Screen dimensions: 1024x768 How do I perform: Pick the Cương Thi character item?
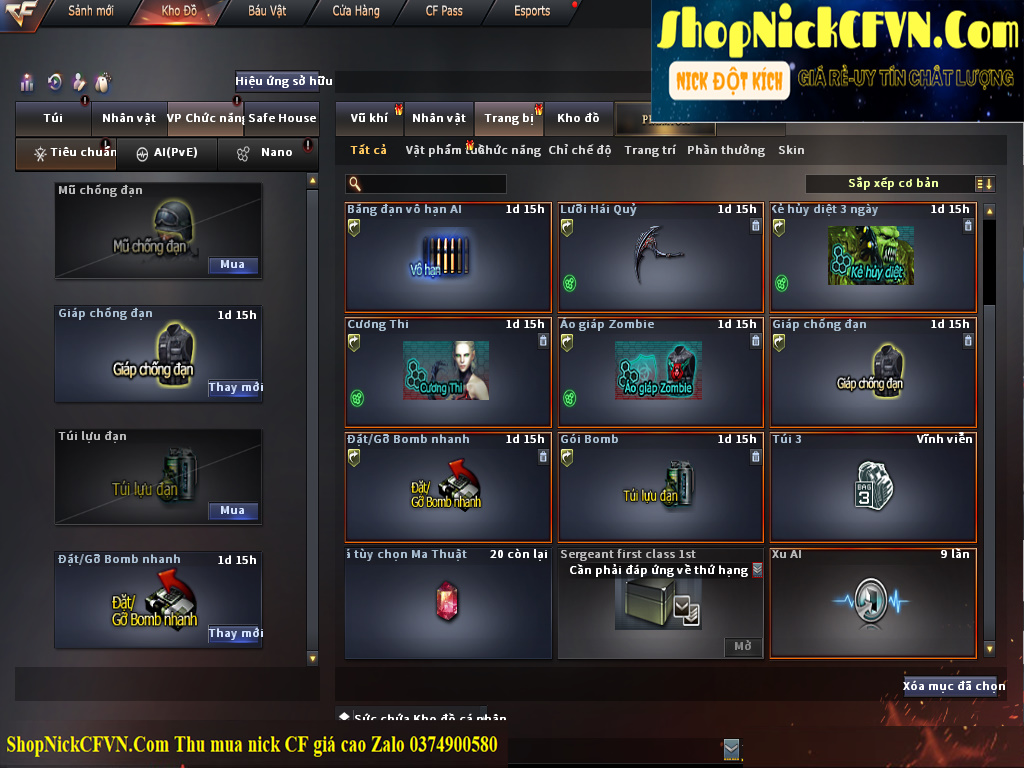[x=447, y=372]
